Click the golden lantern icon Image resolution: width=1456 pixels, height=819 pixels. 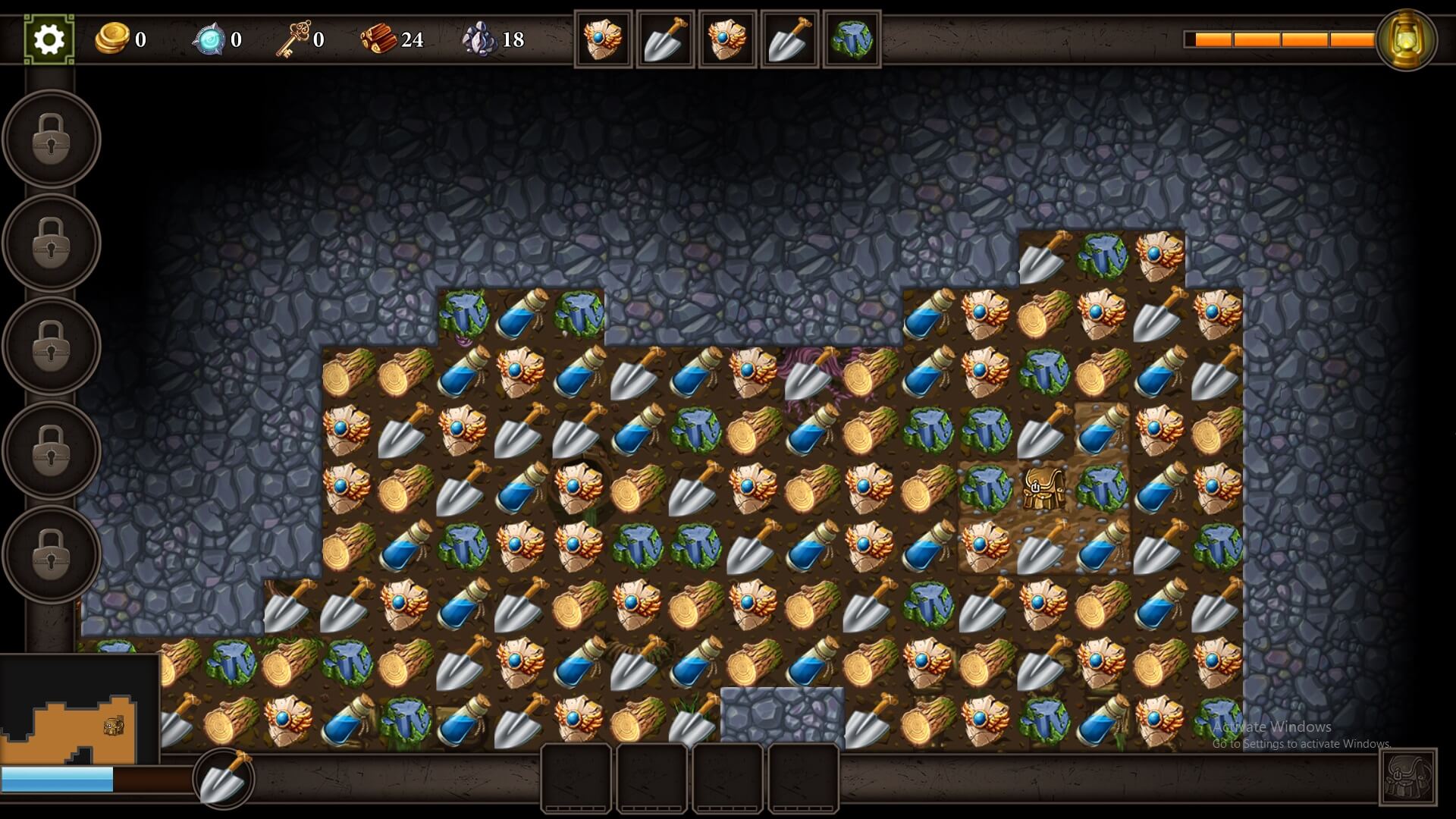click(1406, 39)
